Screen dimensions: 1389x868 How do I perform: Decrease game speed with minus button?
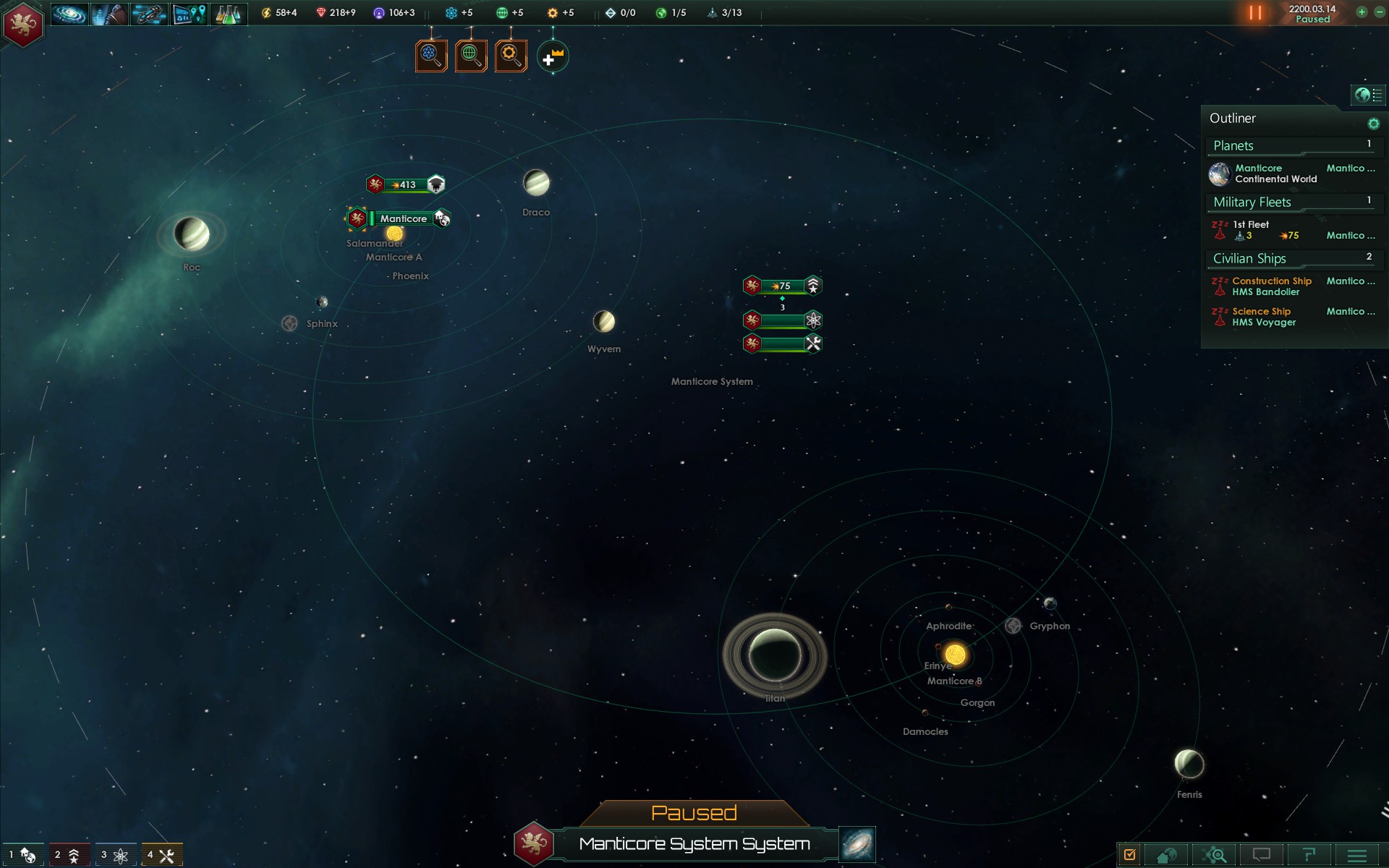click(x=1378, y=12)
